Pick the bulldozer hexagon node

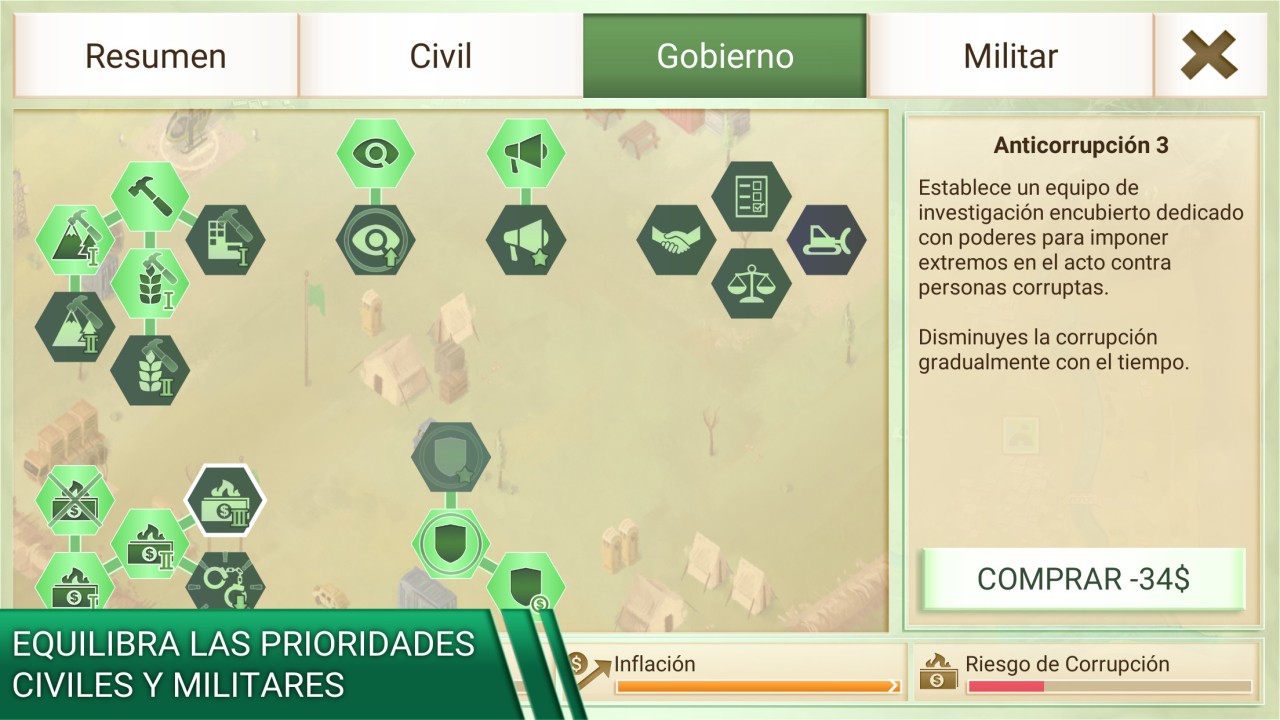point(826,240)
